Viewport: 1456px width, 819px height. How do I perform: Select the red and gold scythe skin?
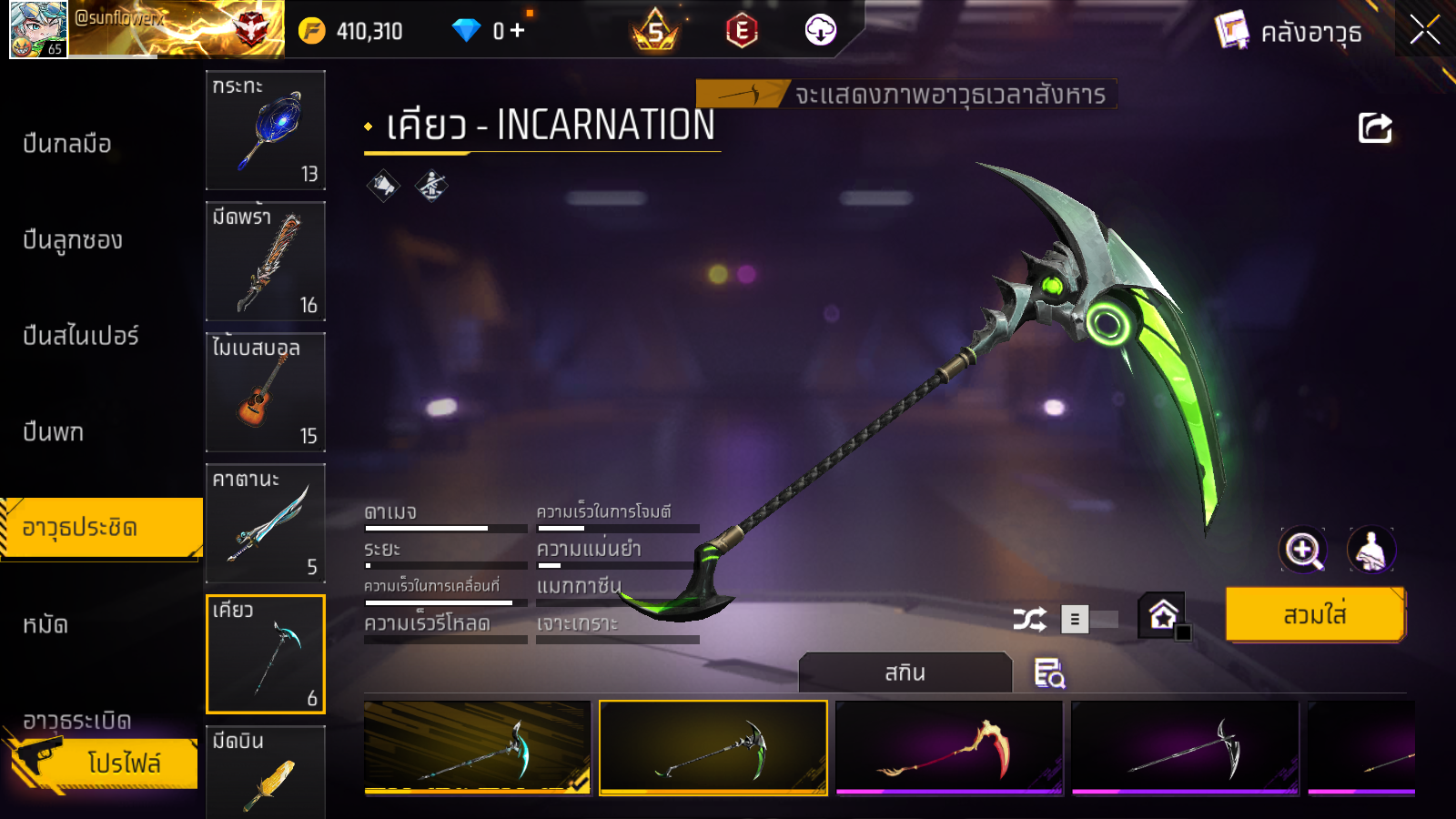949,748
